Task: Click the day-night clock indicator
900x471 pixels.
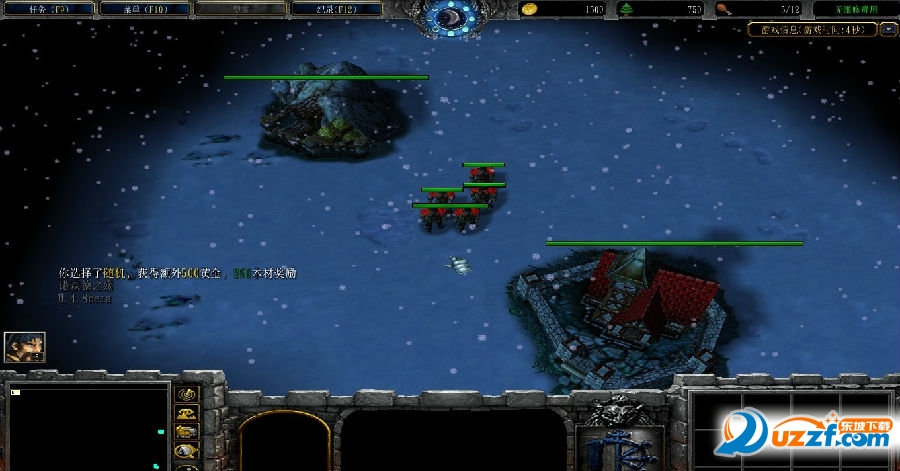Action: [450, 17]
